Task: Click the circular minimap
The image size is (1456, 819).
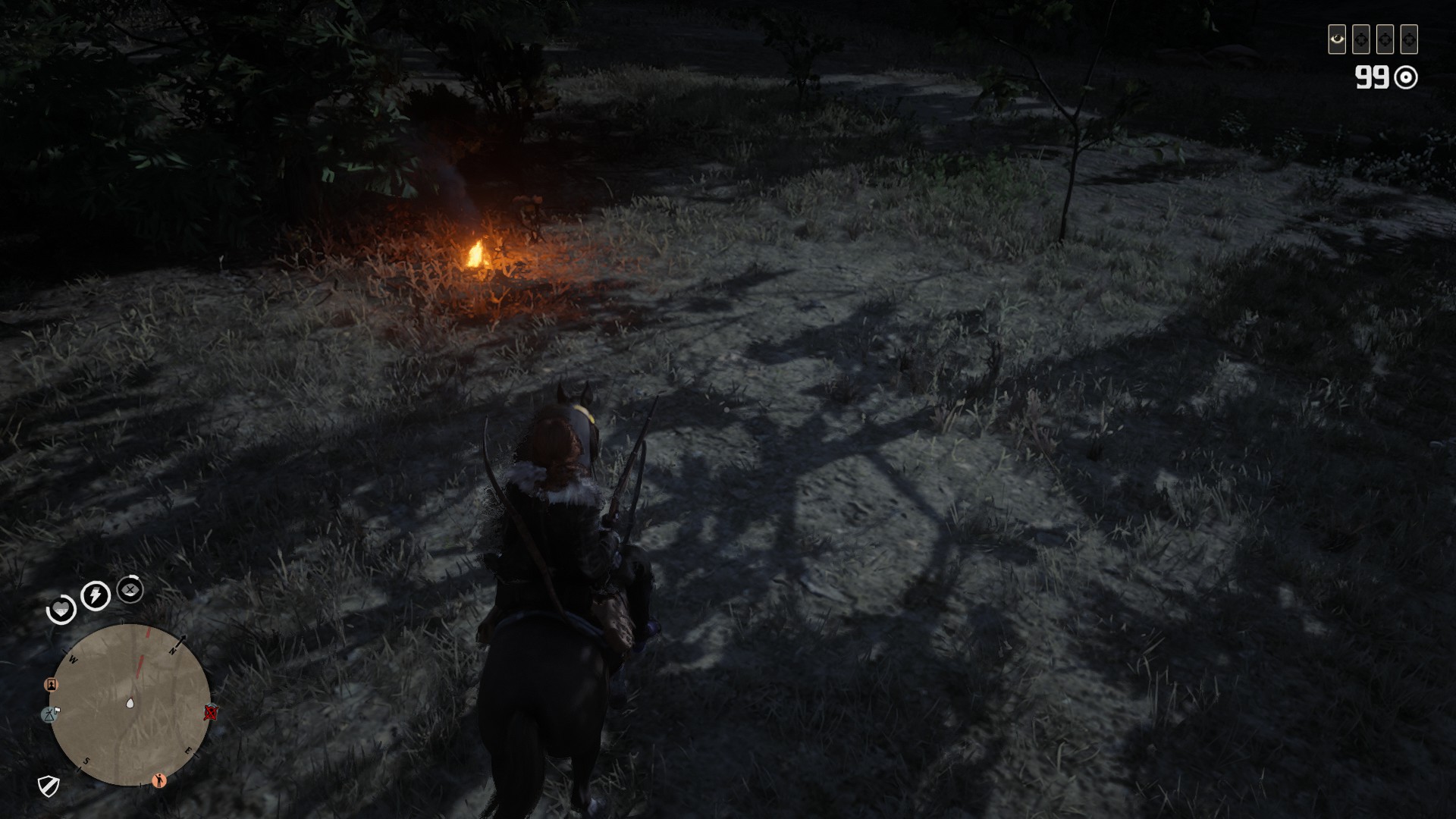Action: click(130, 704)
